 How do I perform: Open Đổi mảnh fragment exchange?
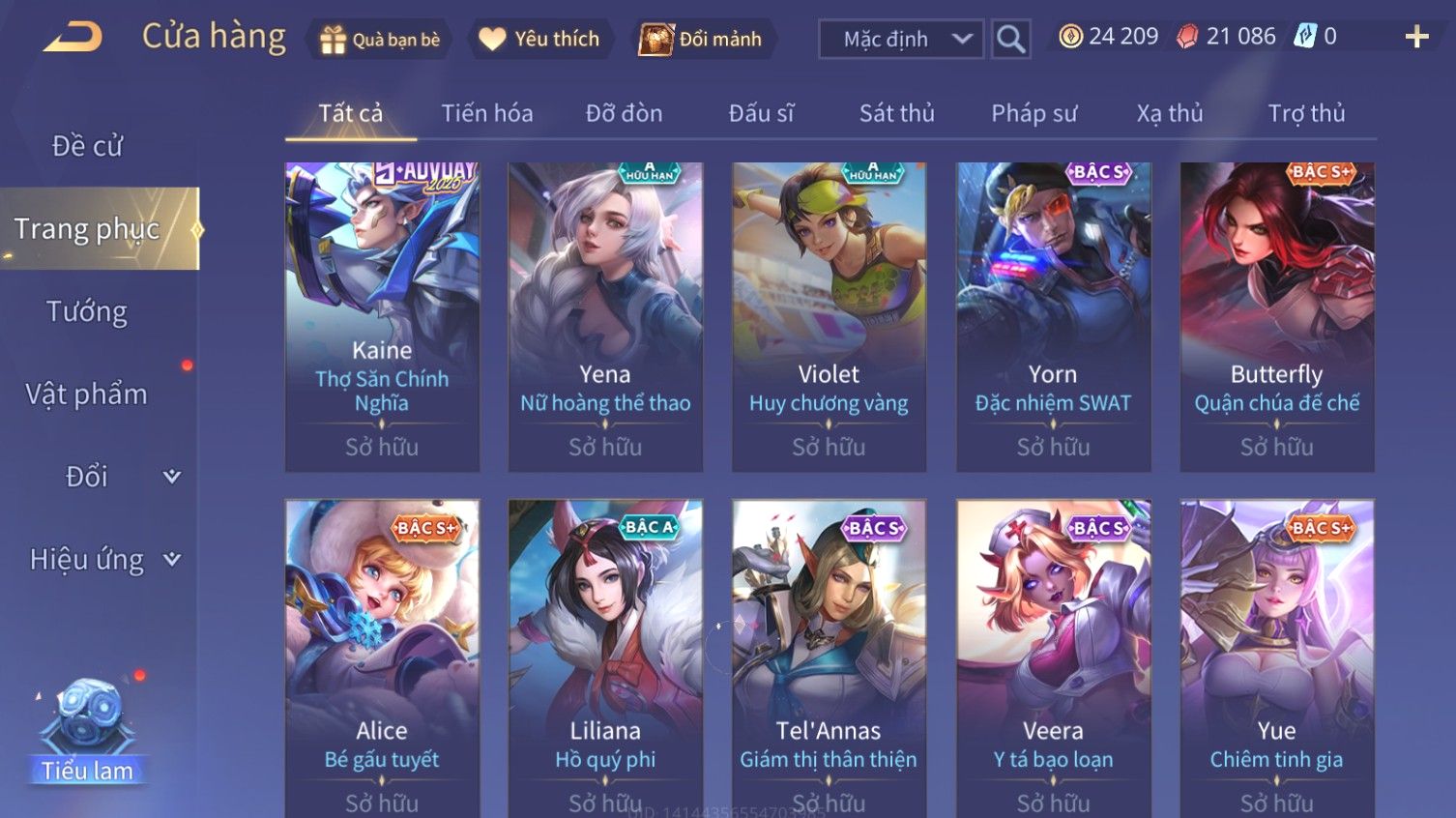[702, 40]
